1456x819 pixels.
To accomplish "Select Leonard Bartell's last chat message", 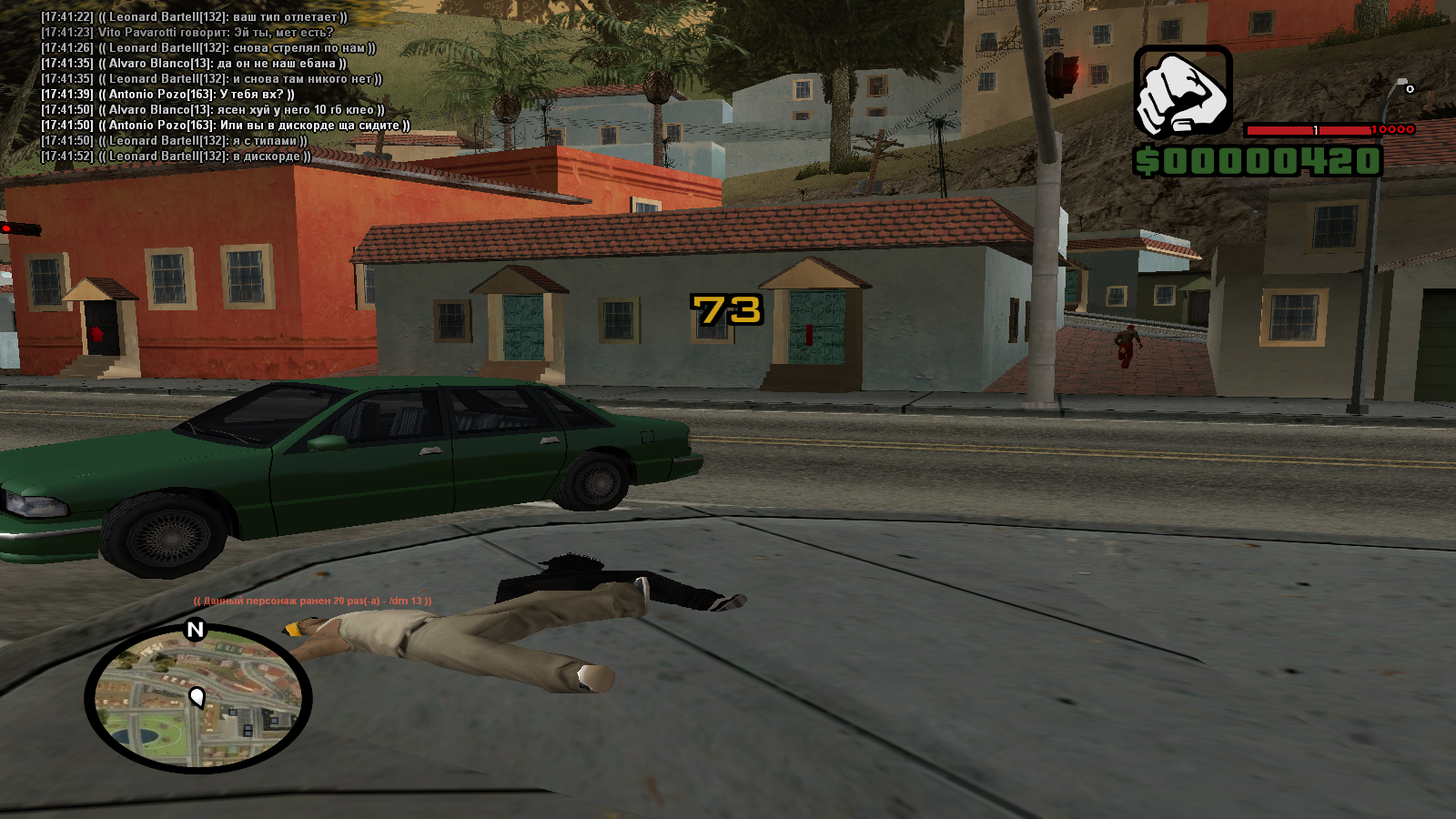I will point(176,157).
